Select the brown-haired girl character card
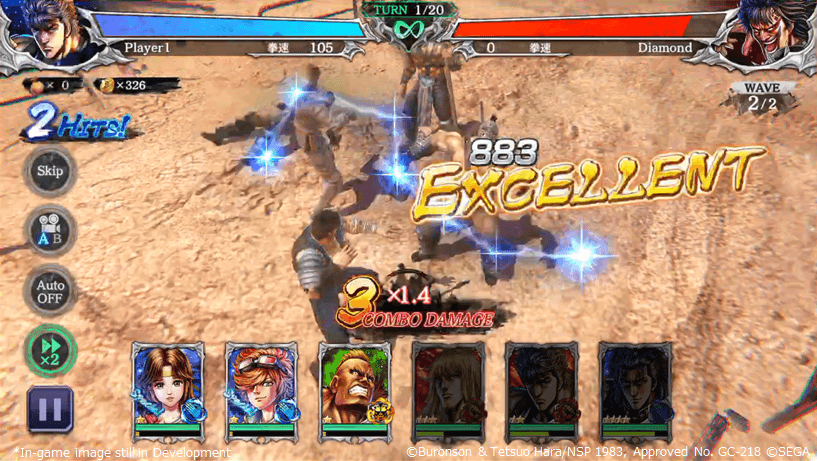The height and width of the screenshot is (461, 817). [x=168, y=391]
